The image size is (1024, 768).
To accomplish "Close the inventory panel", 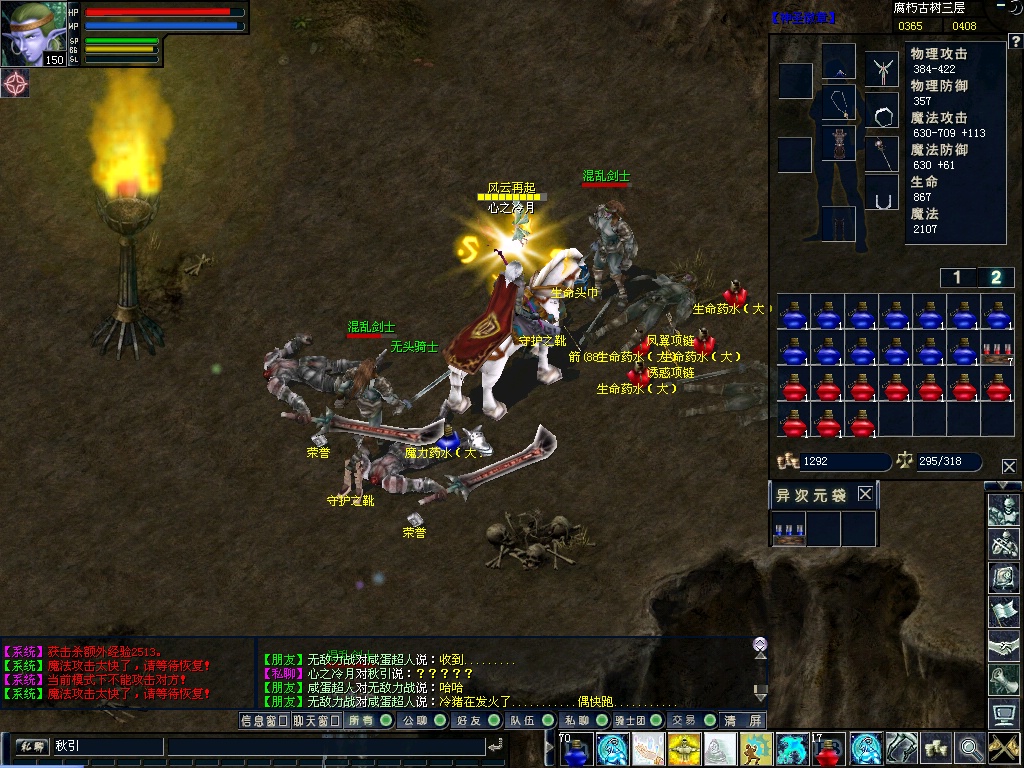I will [1008, 466].
